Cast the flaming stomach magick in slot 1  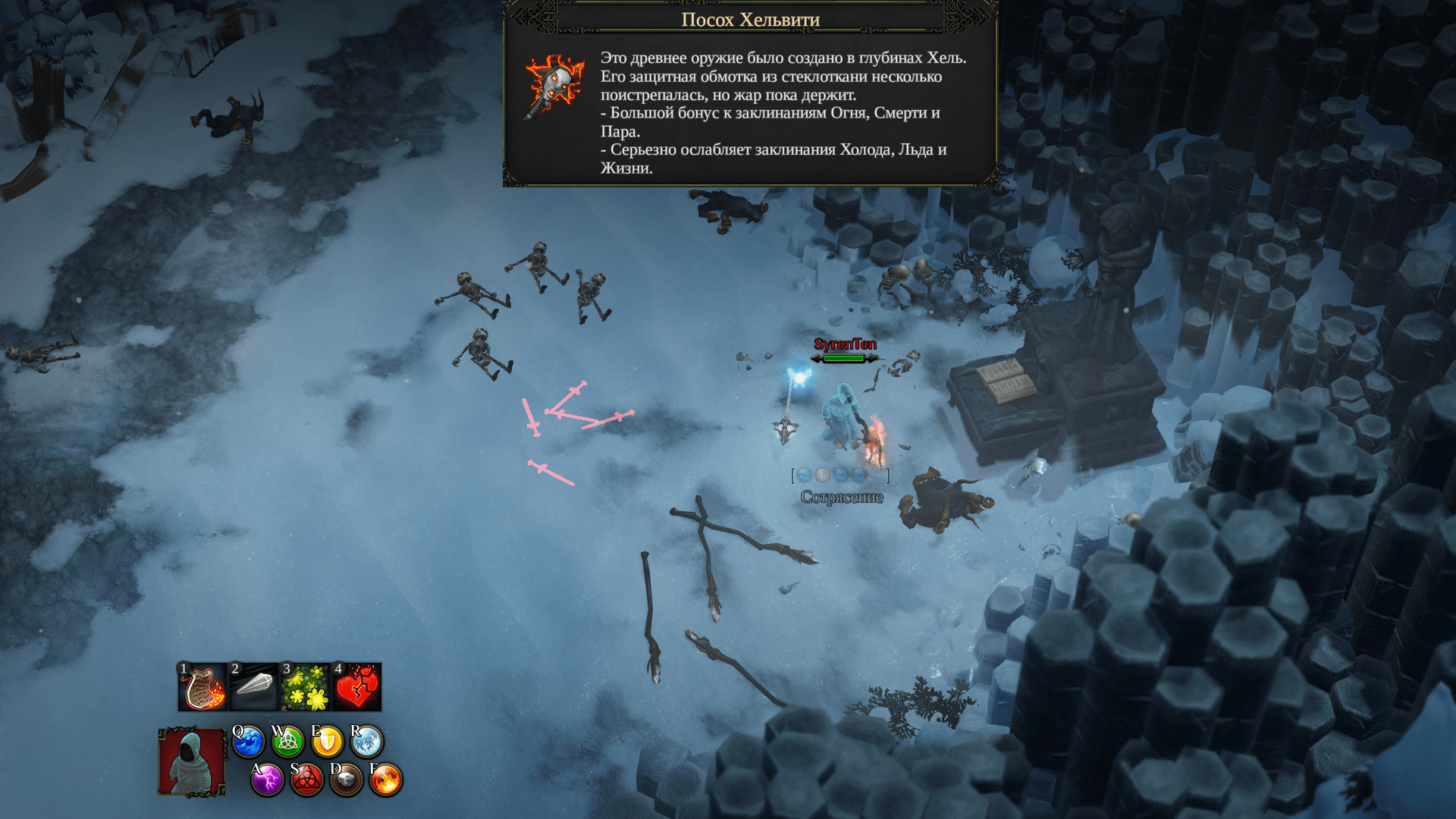[x=202, y=687]
